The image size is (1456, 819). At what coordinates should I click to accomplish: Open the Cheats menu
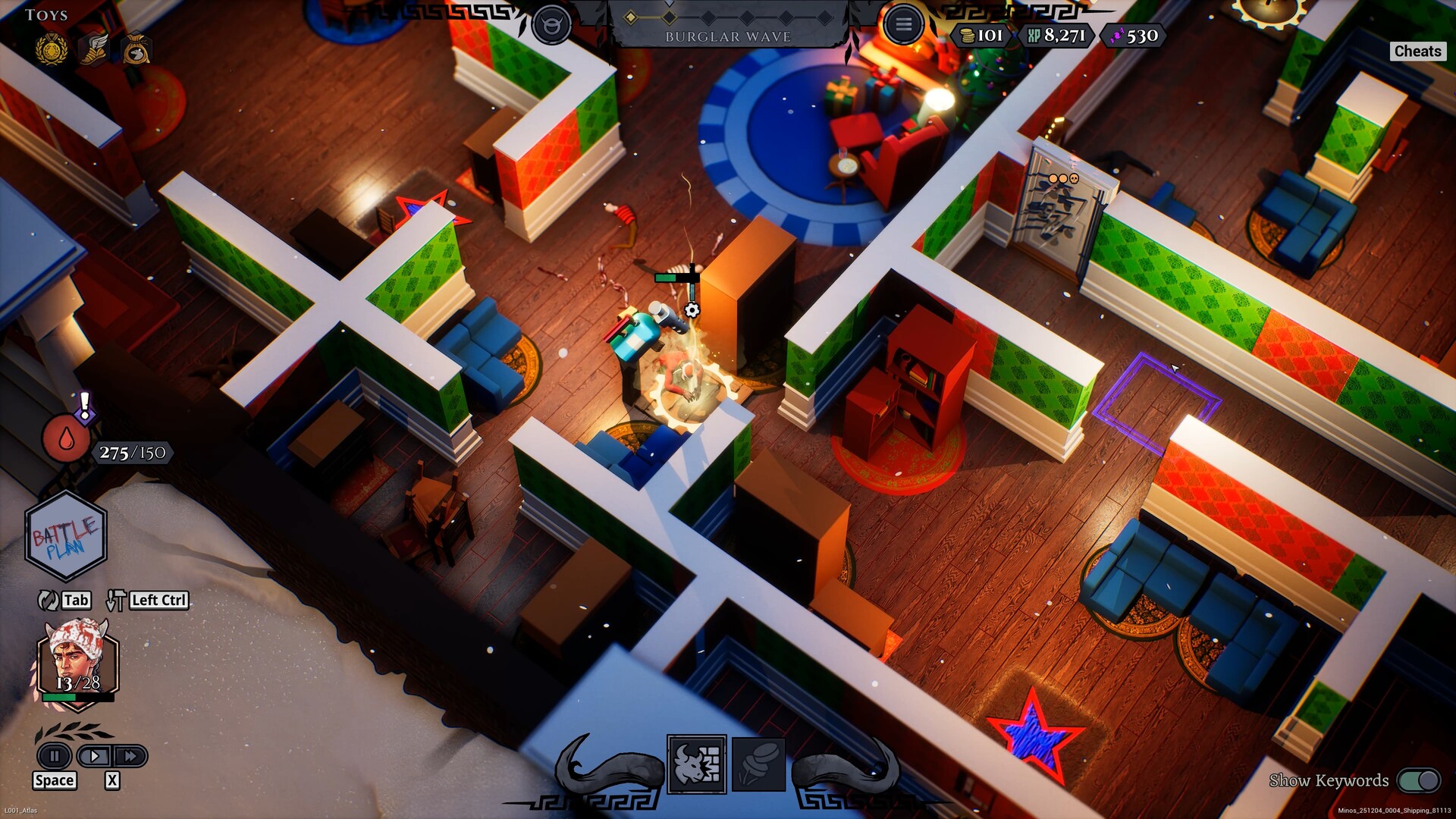(1417, 52)
